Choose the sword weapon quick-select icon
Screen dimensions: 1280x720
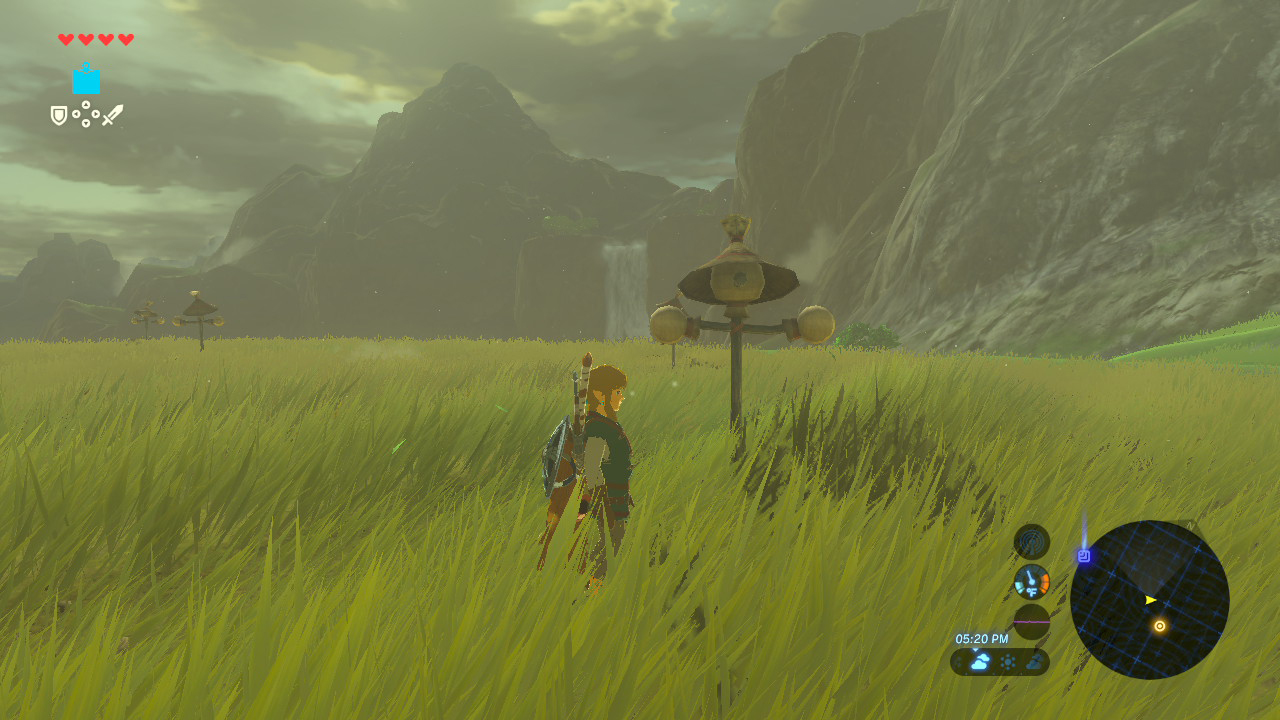click(x=112, y=115)
